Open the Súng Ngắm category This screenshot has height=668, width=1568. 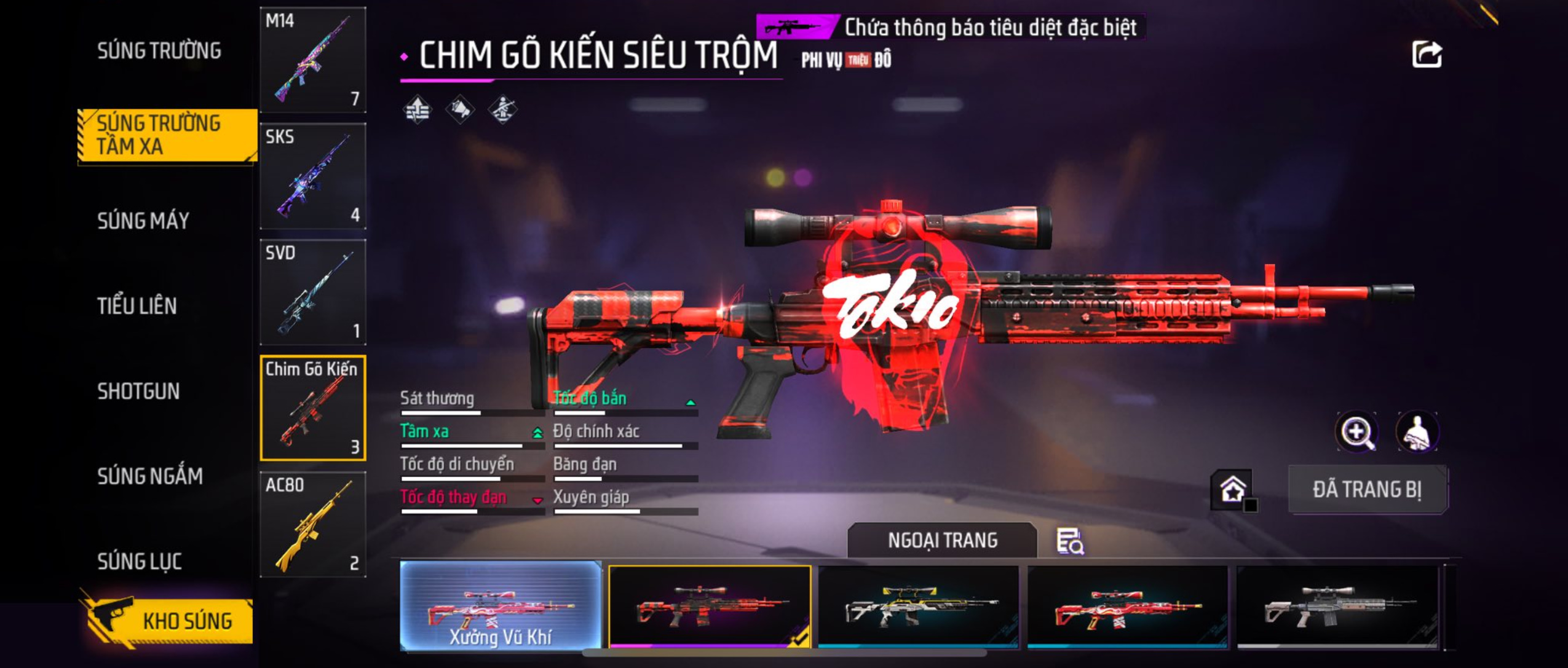(150, 476)
